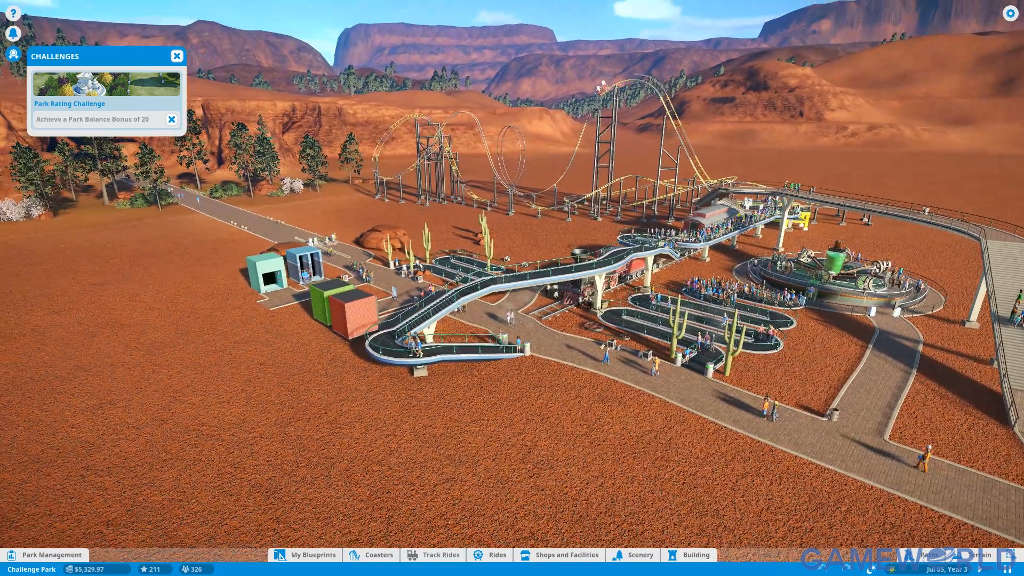Select the Coasters build tab
1024x576 pixels.
tap(372, 555)
